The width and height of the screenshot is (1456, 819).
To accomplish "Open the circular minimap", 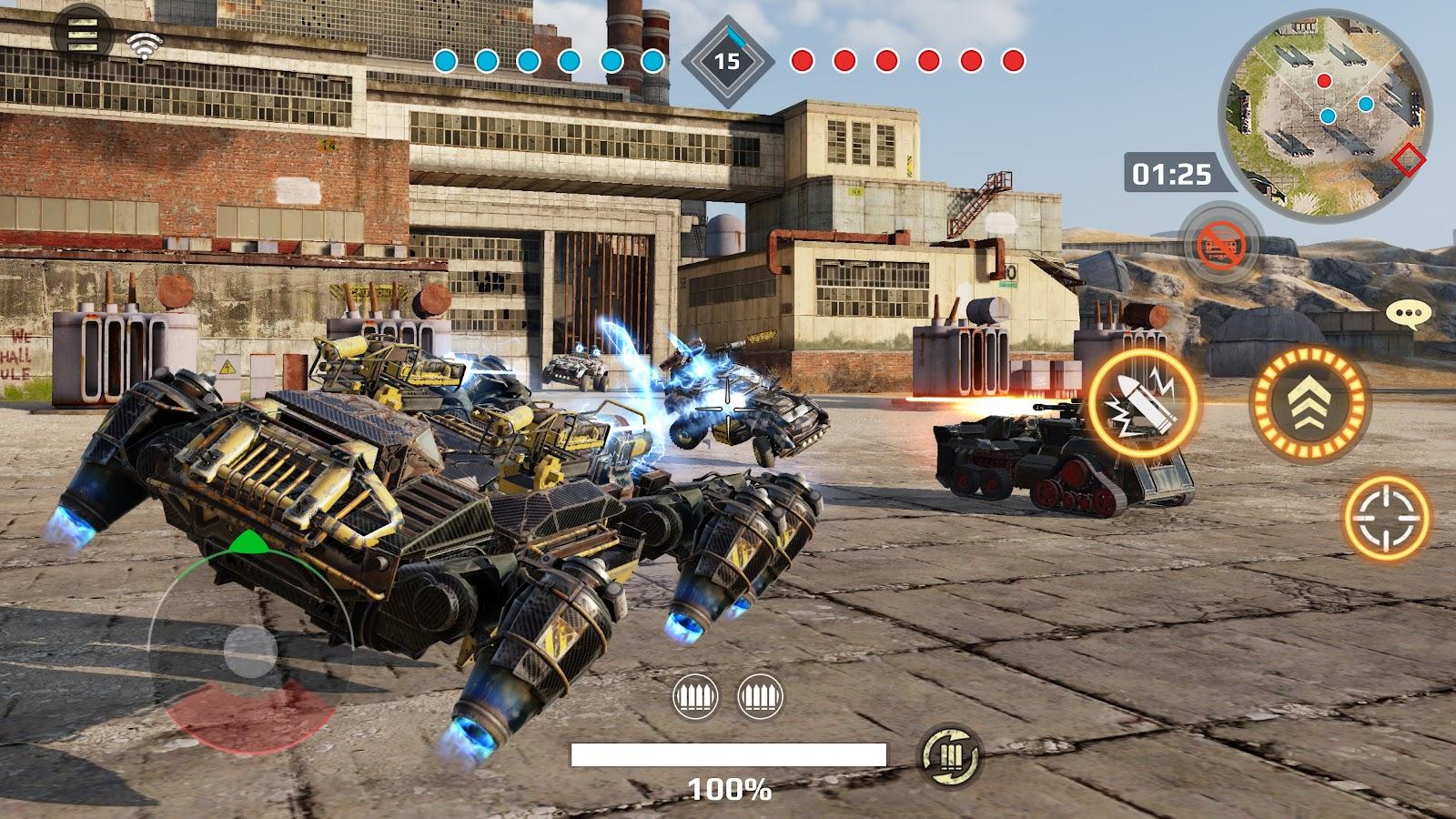I will pos(1325,111).
